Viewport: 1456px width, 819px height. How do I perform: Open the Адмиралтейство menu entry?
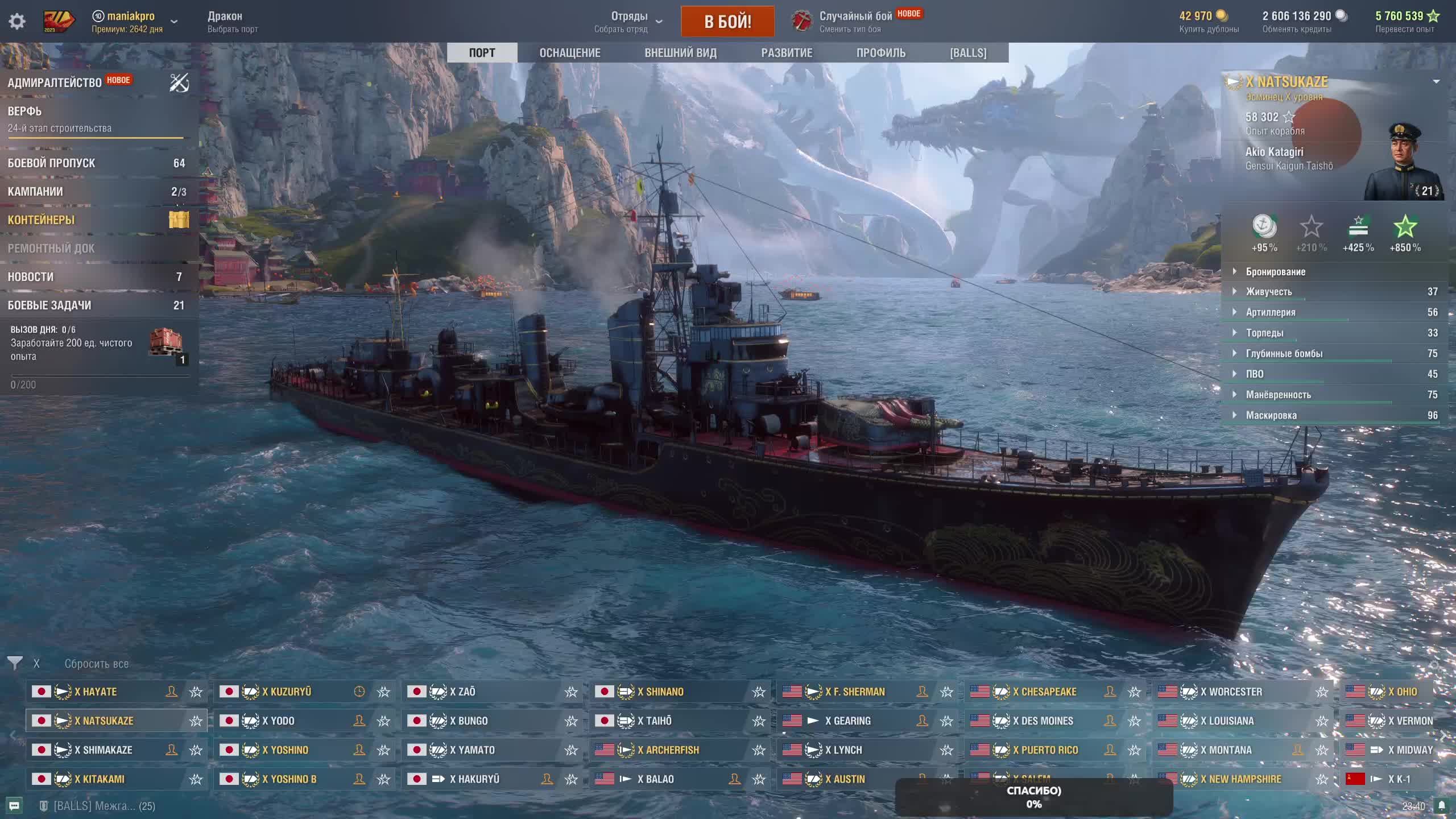pos(55,82)
